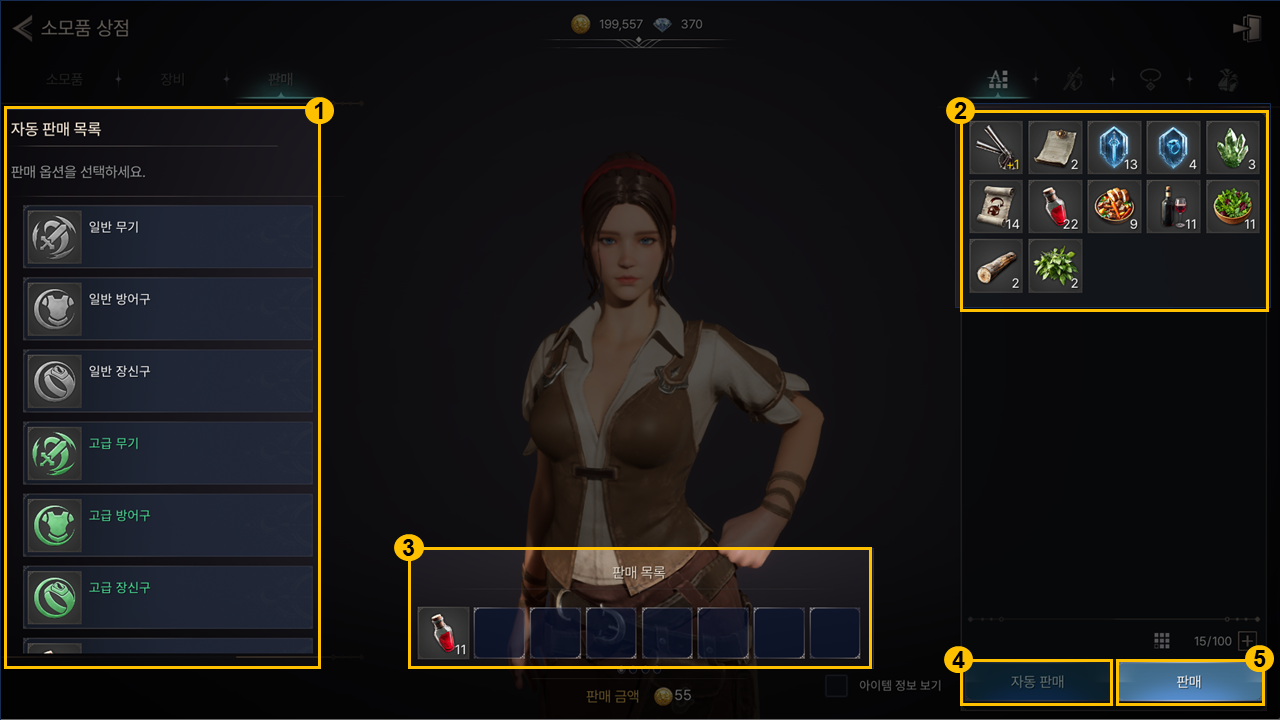Select the paper scroll item with count 2

tap(1055, 148)
